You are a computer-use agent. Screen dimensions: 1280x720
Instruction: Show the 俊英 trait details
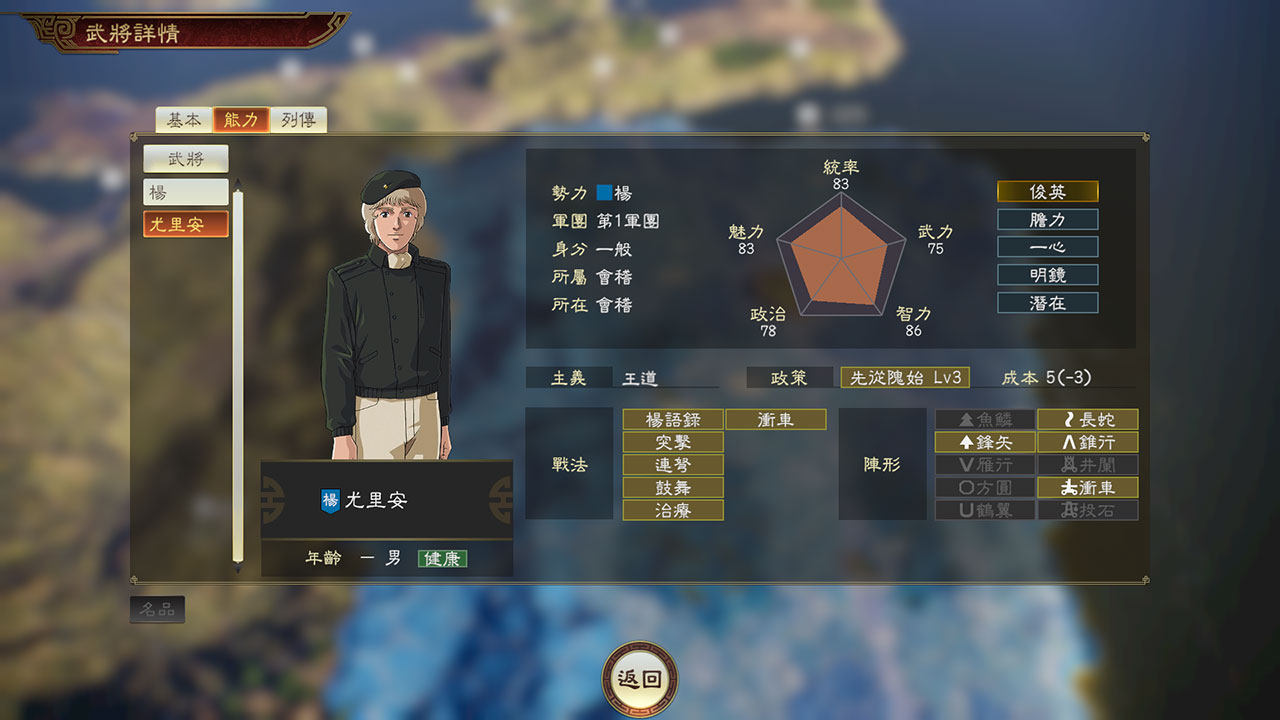point(1047,191)
